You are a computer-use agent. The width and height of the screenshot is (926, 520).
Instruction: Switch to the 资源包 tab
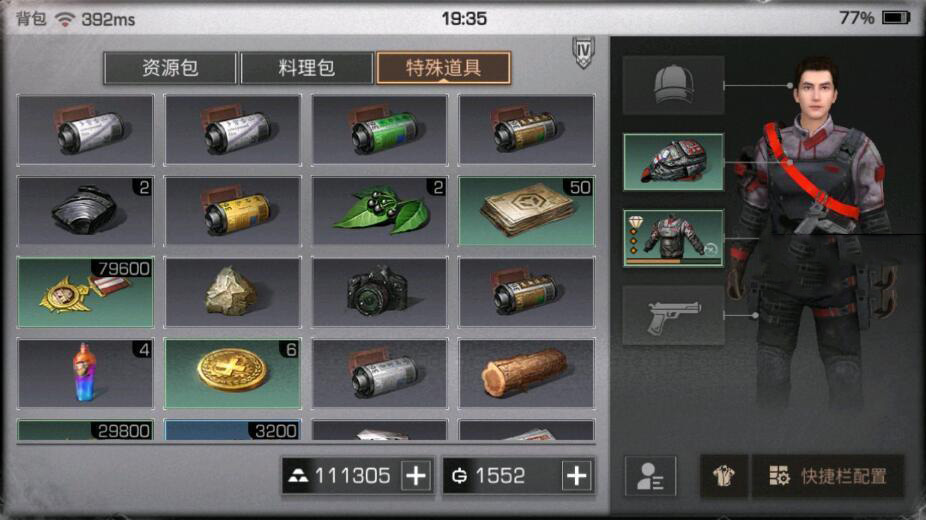[x=170, y=68]
